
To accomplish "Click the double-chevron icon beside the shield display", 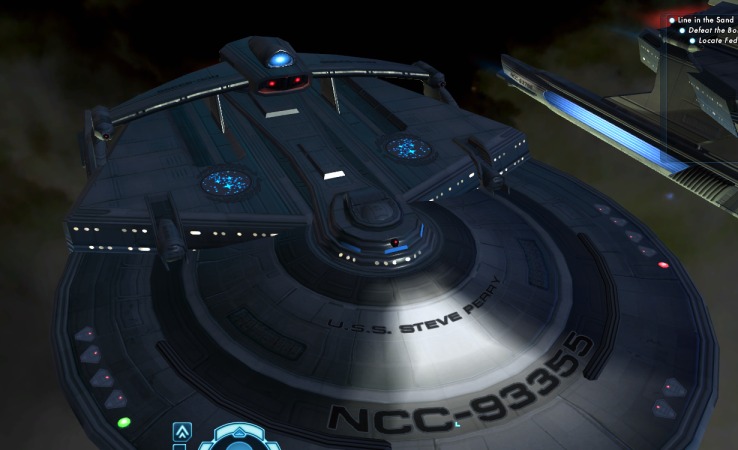I will click(182, 433).
